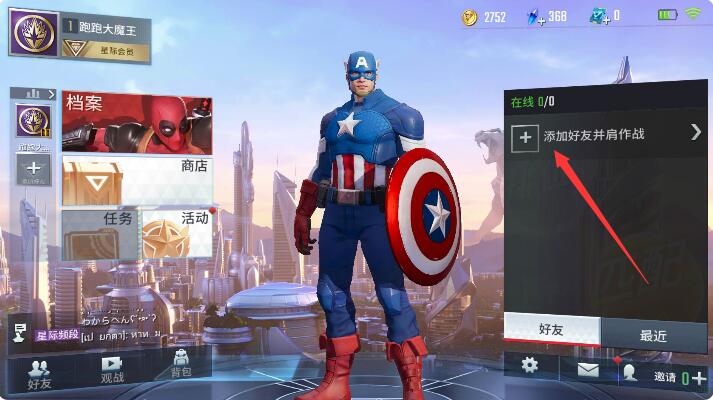Open the 好友 friends menu in bottom bar

(x=40, y=372)
